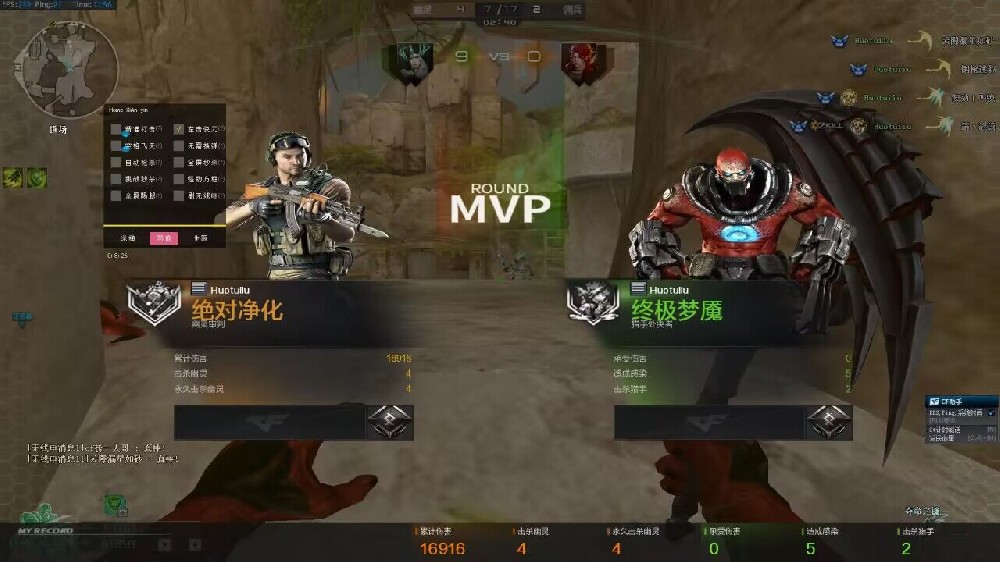Click the medal emblem under 绝对净化 stats
The image size is (1000, 562).
click(x=389, y=422)
